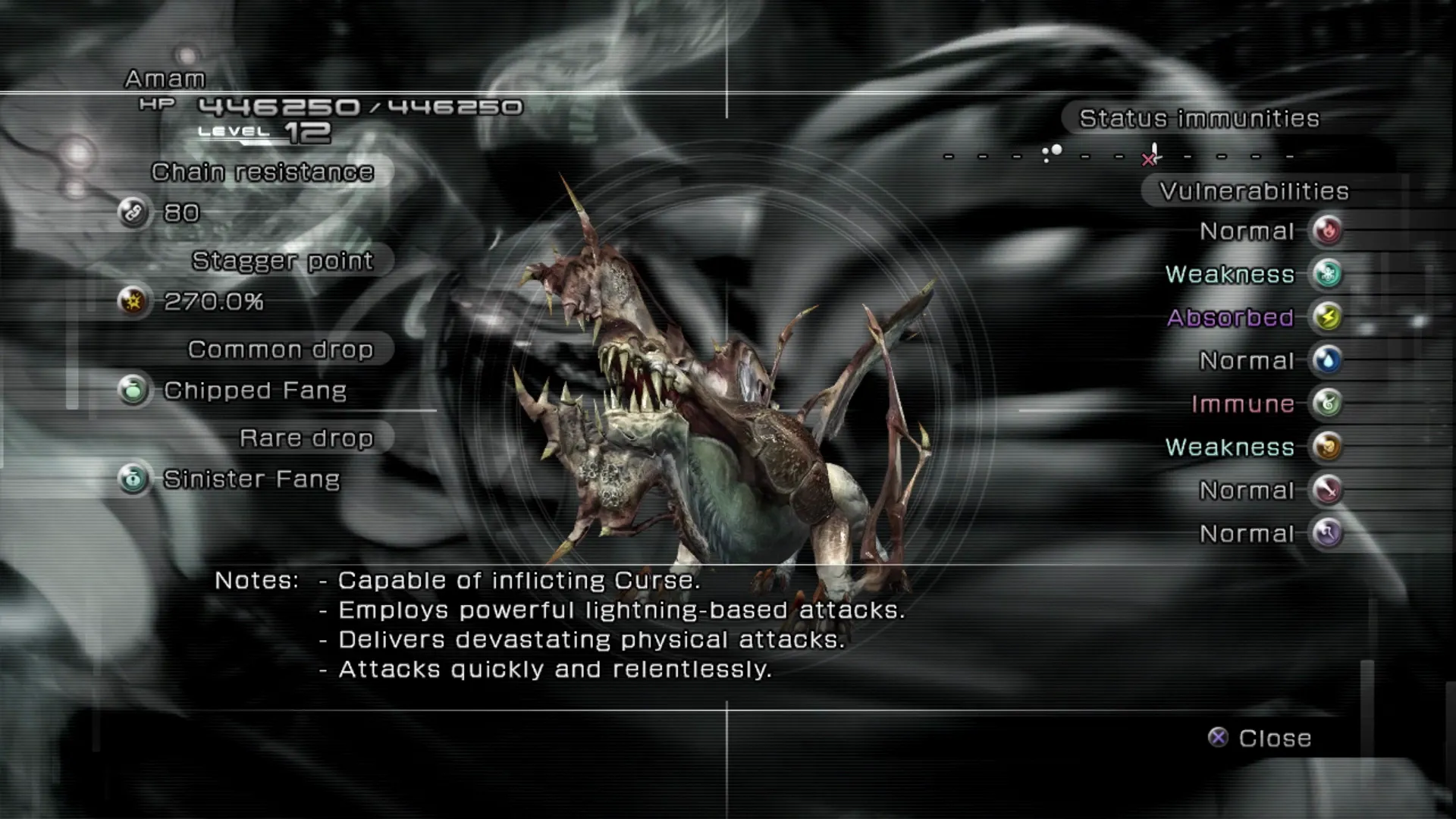Select the physical sword vulnerability icon
Viewport: 1456px width, 819px height.
click(x=1327, y=490)
